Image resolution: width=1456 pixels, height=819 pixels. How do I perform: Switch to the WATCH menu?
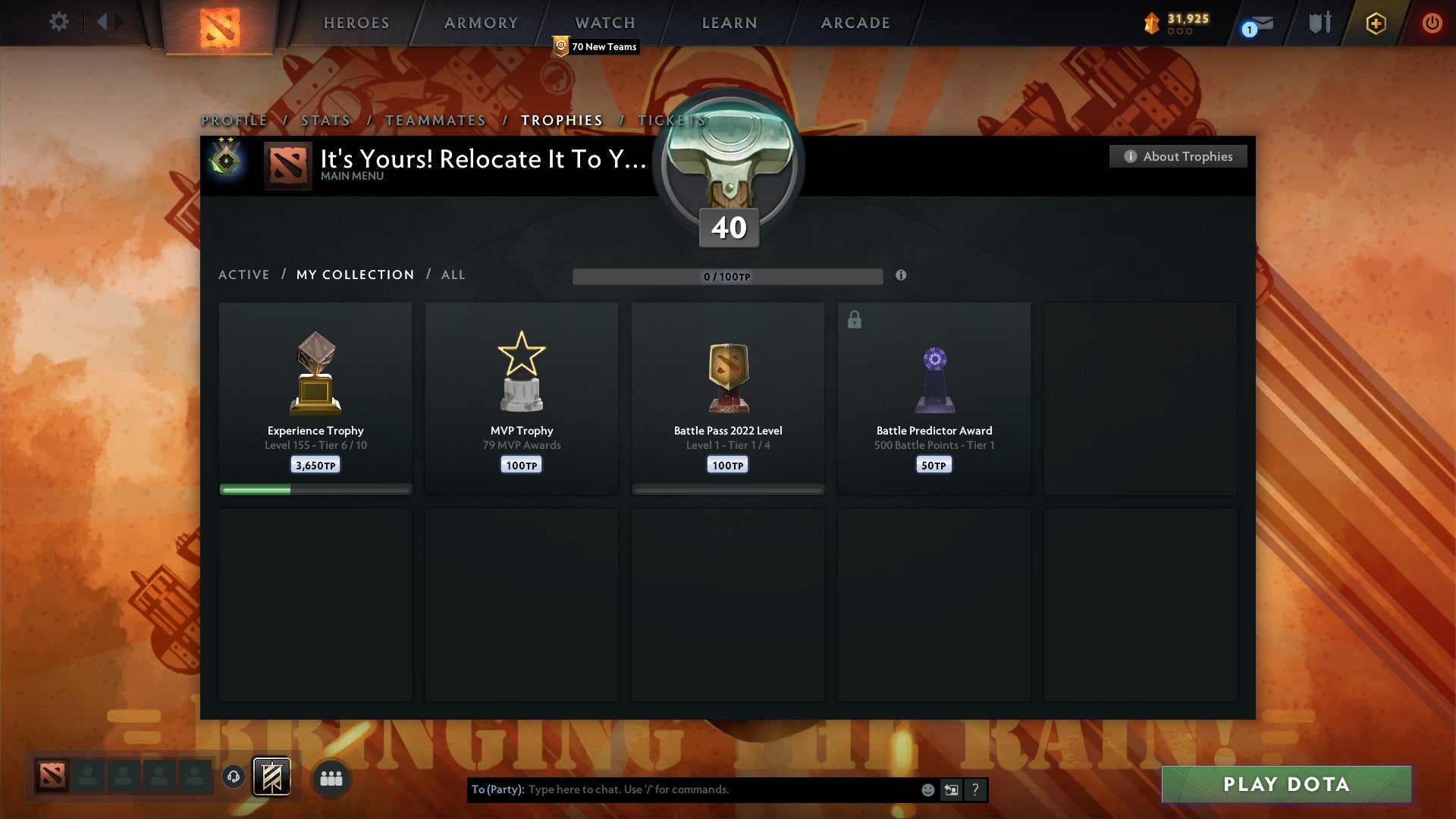604,22
